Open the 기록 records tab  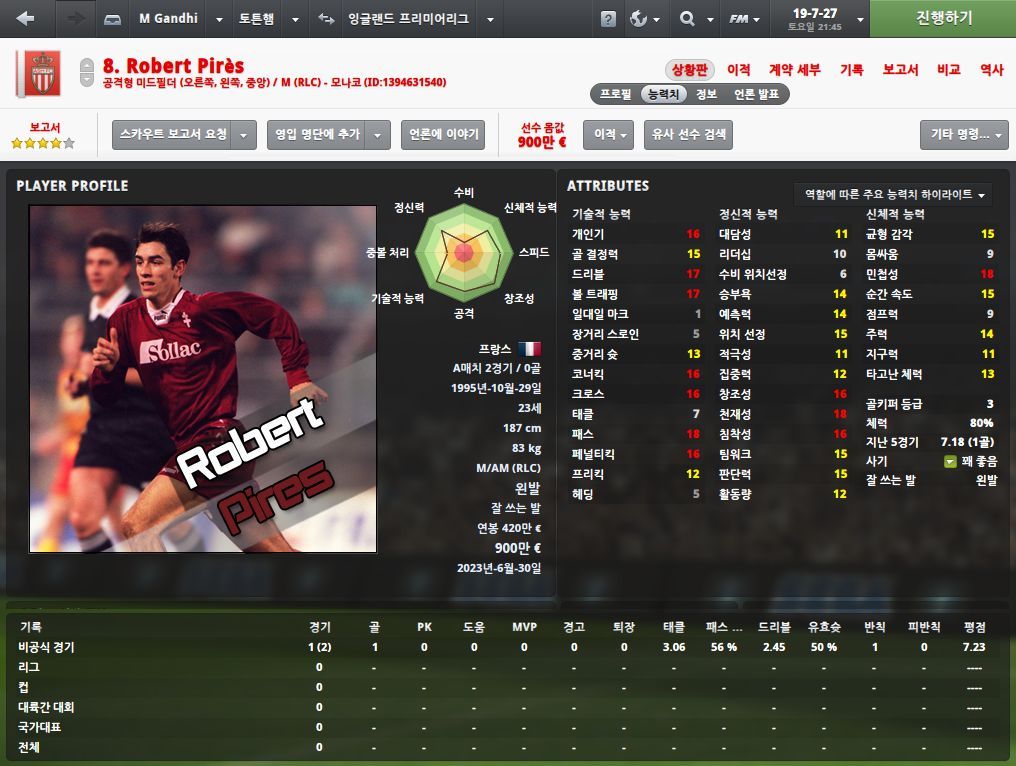tap(851, 70)
